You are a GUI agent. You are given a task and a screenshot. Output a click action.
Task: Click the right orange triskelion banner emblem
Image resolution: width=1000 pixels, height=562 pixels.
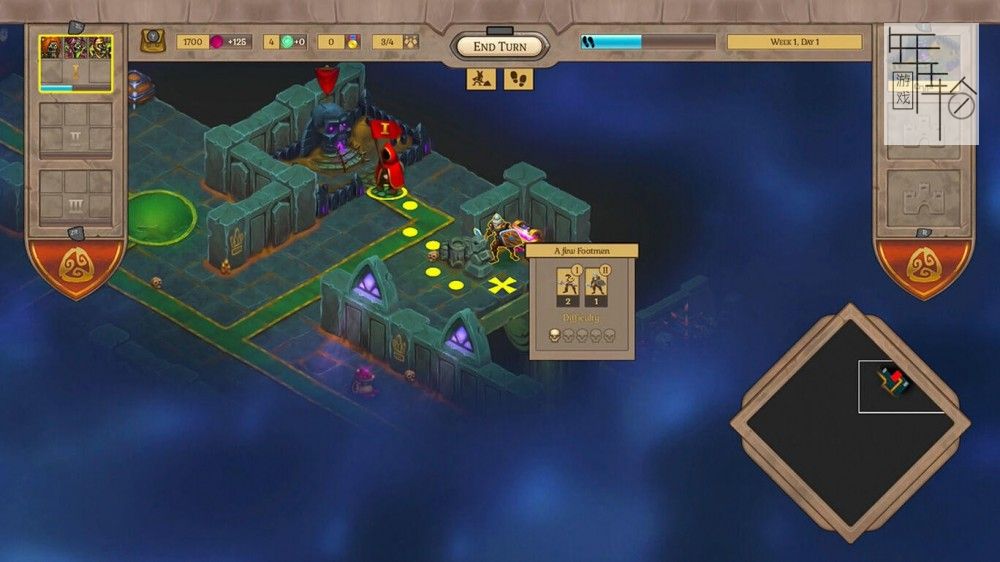coord(923,264)
